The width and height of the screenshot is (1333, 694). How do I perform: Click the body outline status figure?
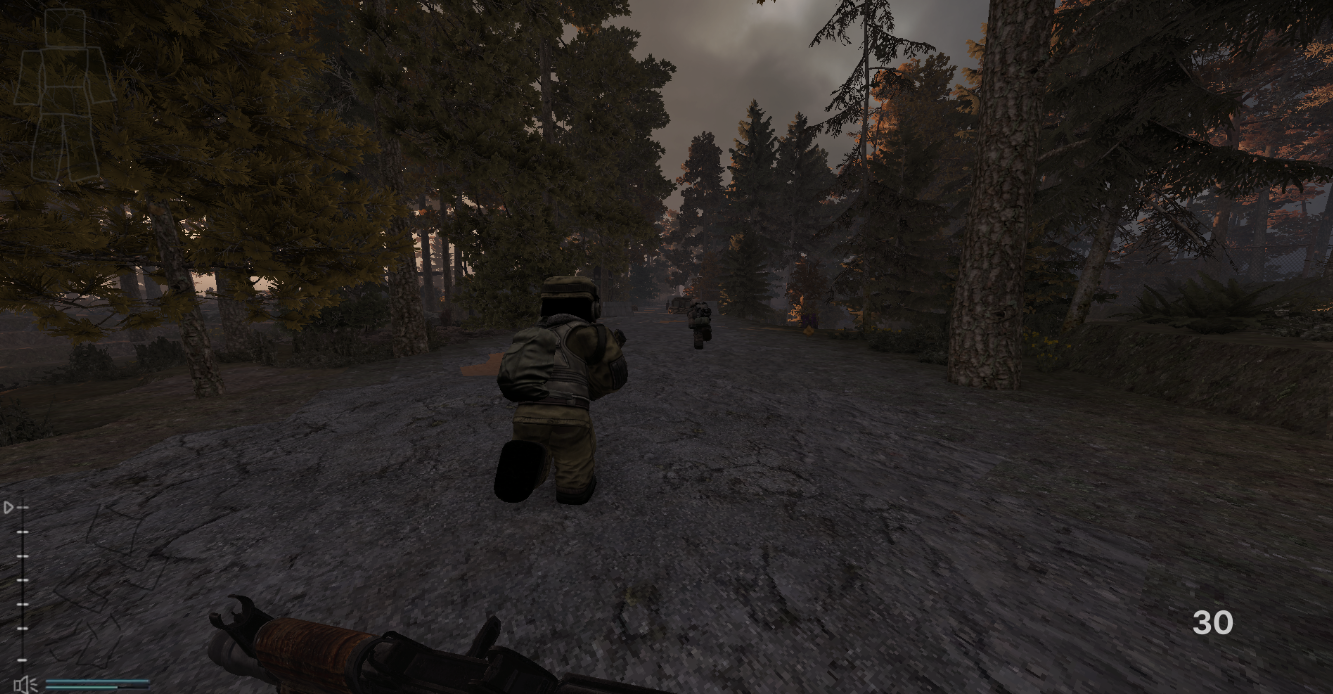64,95
